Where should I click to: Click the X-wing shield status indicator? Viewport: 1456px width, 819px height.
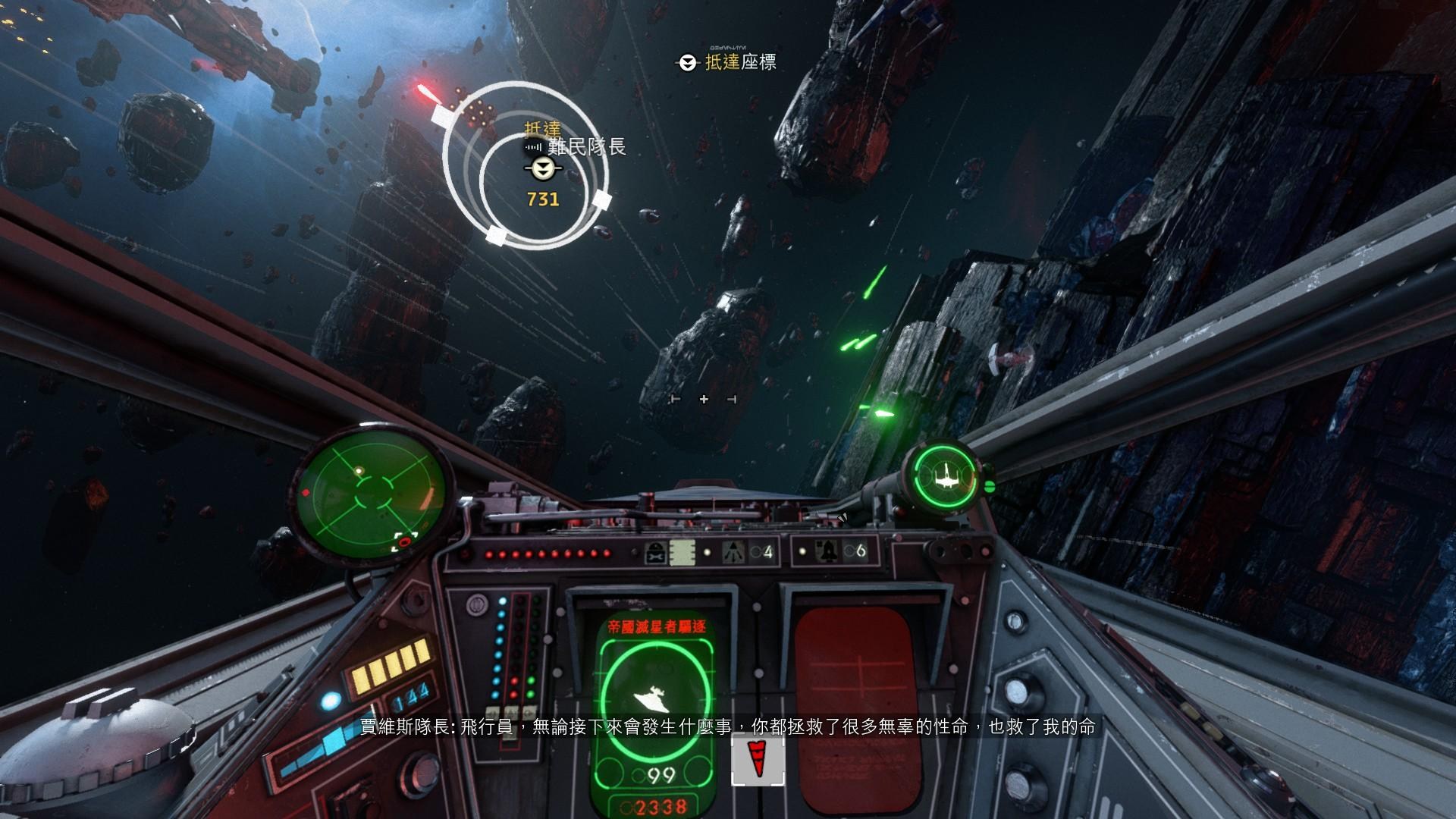coord(946,475)
